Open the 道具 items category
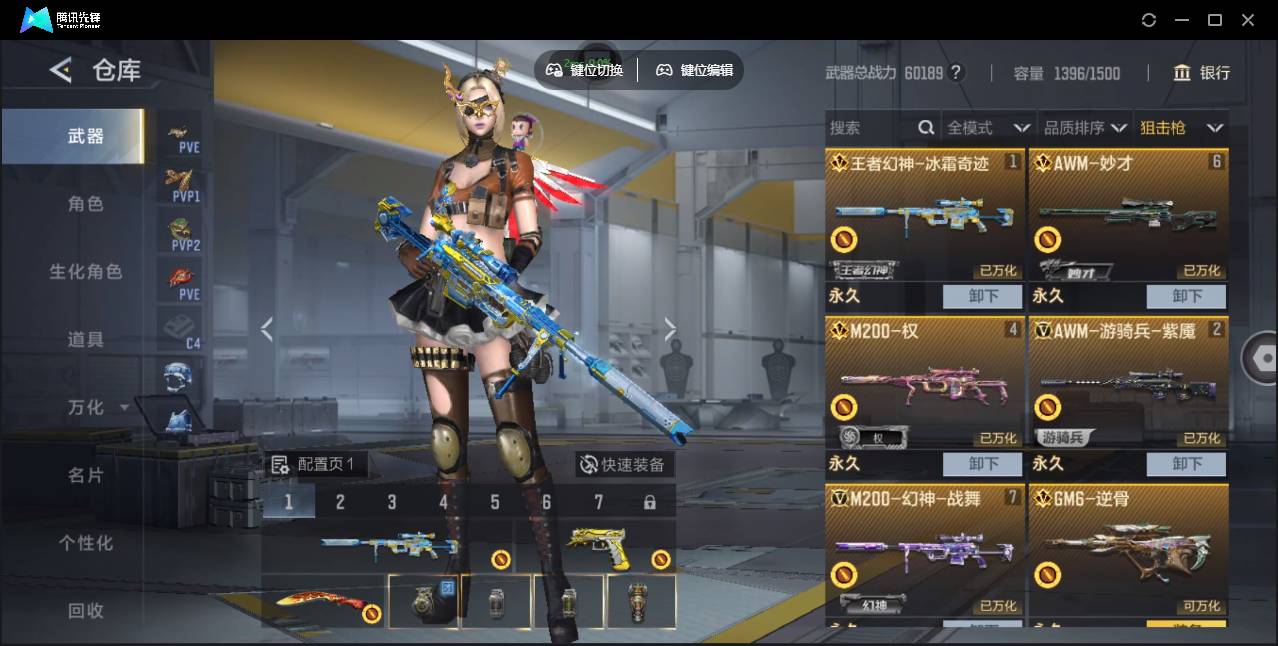 [85, 340]
